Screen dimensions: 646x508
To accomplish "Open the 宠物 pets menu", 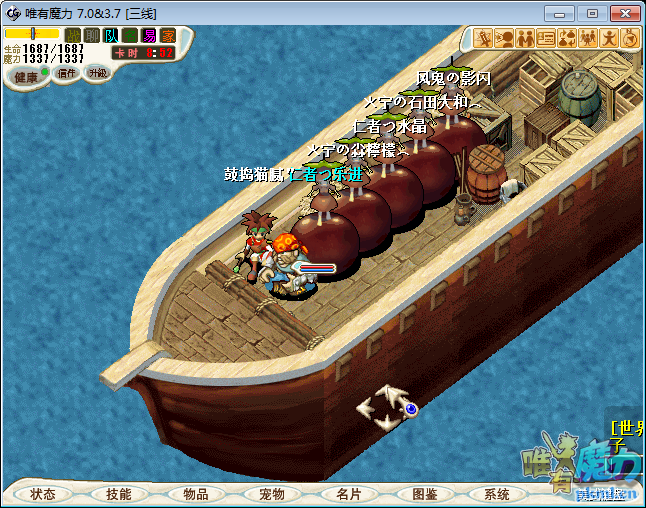I will tap(271, 494).
